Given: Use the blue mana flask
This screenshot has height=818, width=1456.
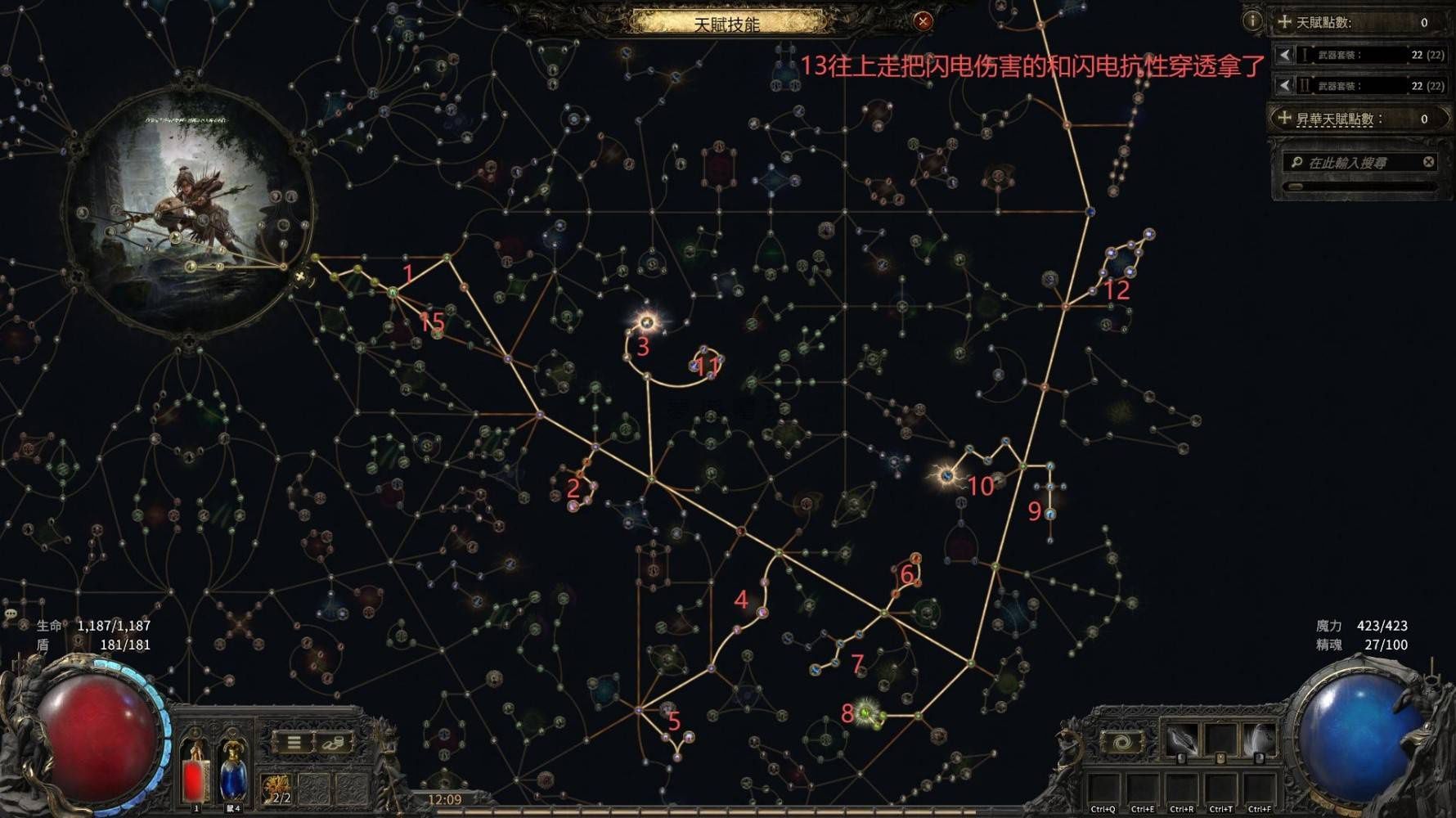Looking at the screenshot, I should [x=233, y=773].
